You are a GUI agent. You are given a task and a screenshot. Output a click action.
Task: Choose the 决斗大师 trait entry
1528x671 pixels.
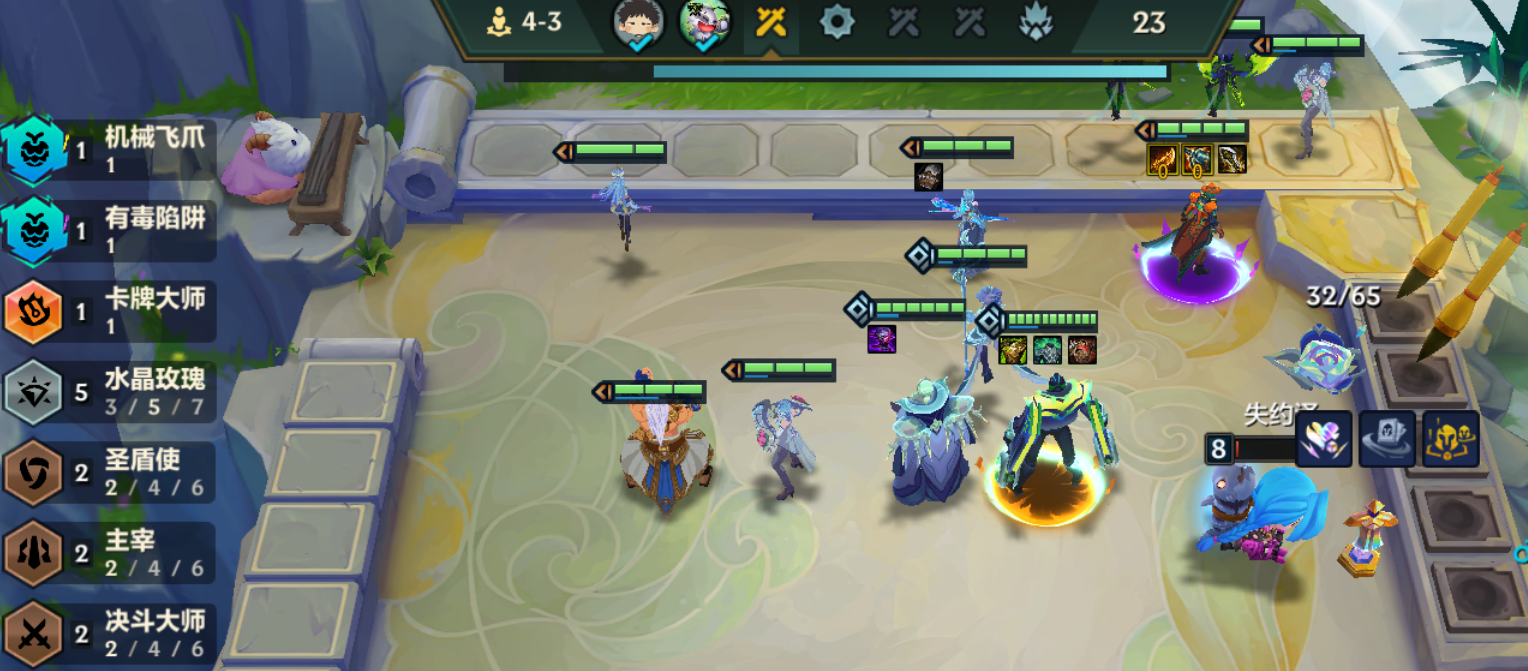click(x=108, y=634)
